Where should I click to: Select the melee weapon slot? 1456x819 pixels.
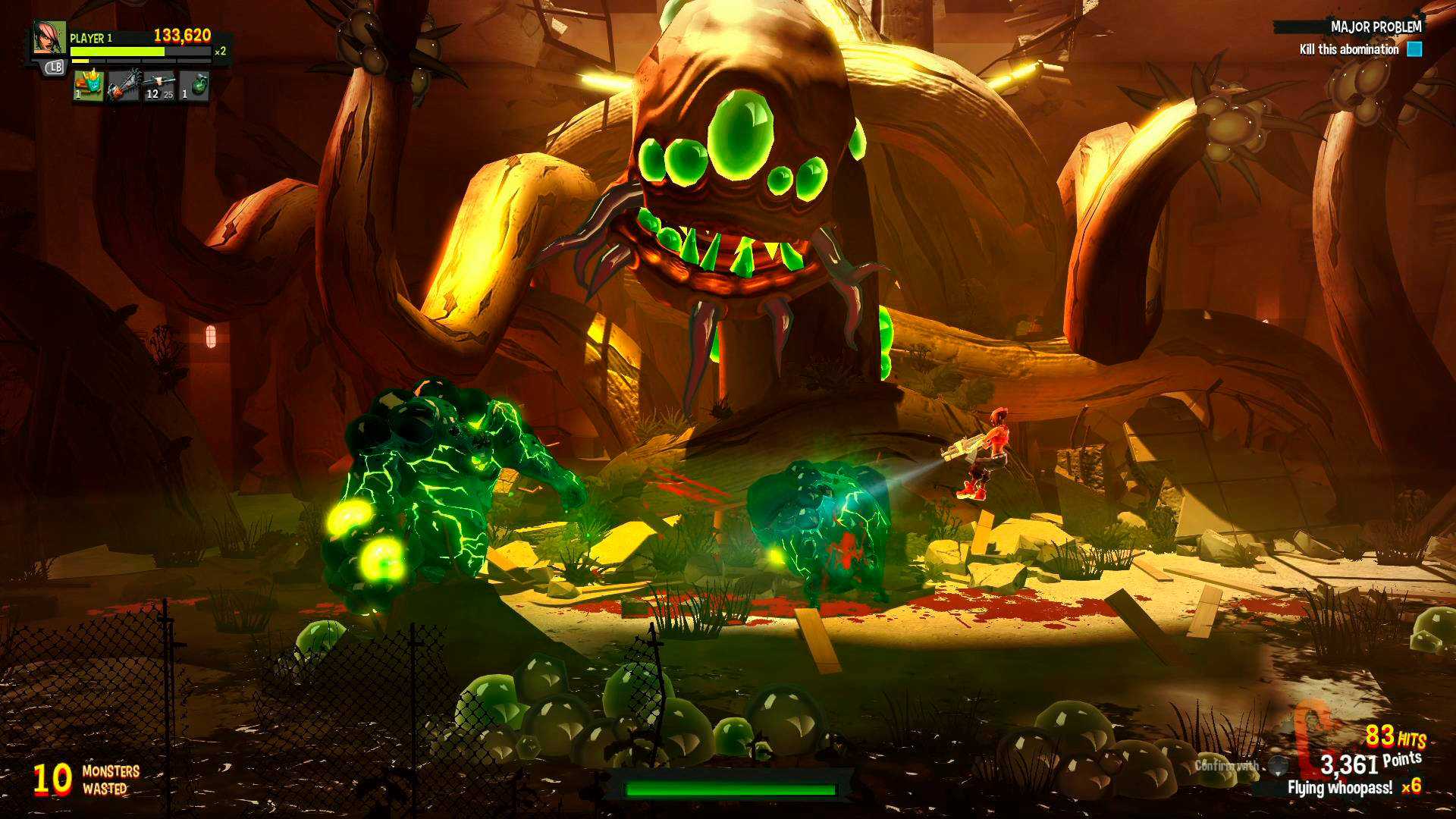click(125, 87)
